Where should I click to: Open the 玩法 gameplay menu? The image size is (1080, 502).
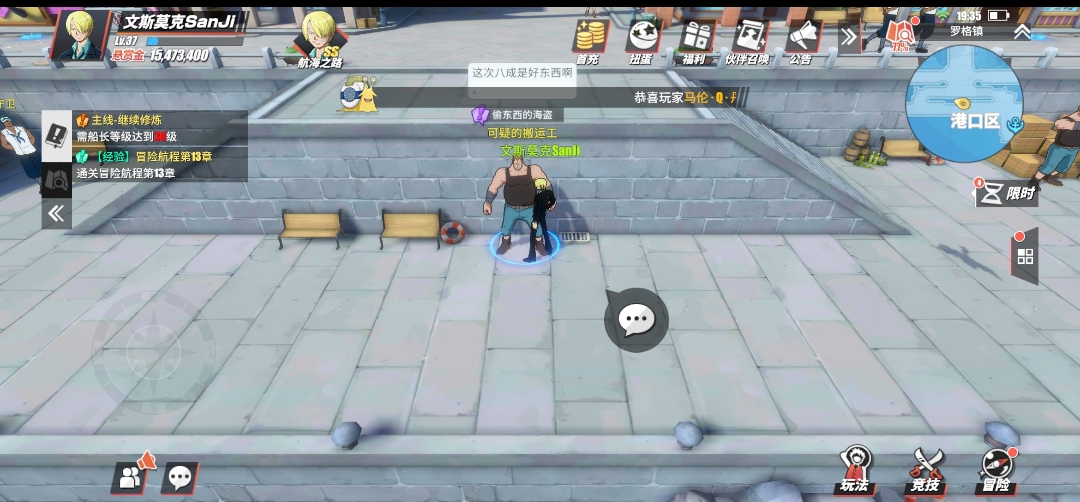[x=855, y=470]
